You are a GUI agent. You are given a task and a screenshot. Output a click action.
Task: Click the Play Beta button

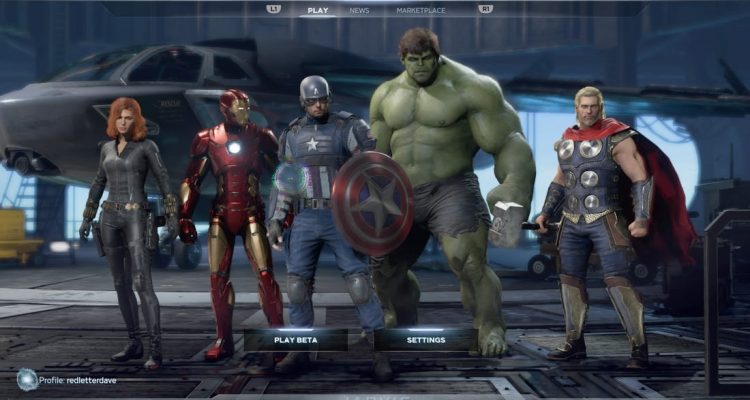coord(295,340)
